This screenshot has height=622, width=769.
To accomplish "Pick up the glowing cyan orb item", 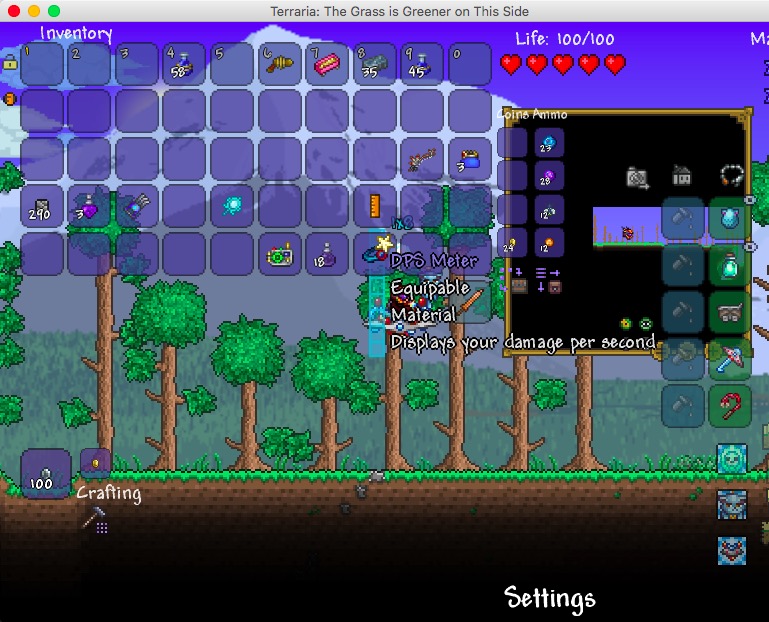I will pyautogui.click(x=232, y=207).
